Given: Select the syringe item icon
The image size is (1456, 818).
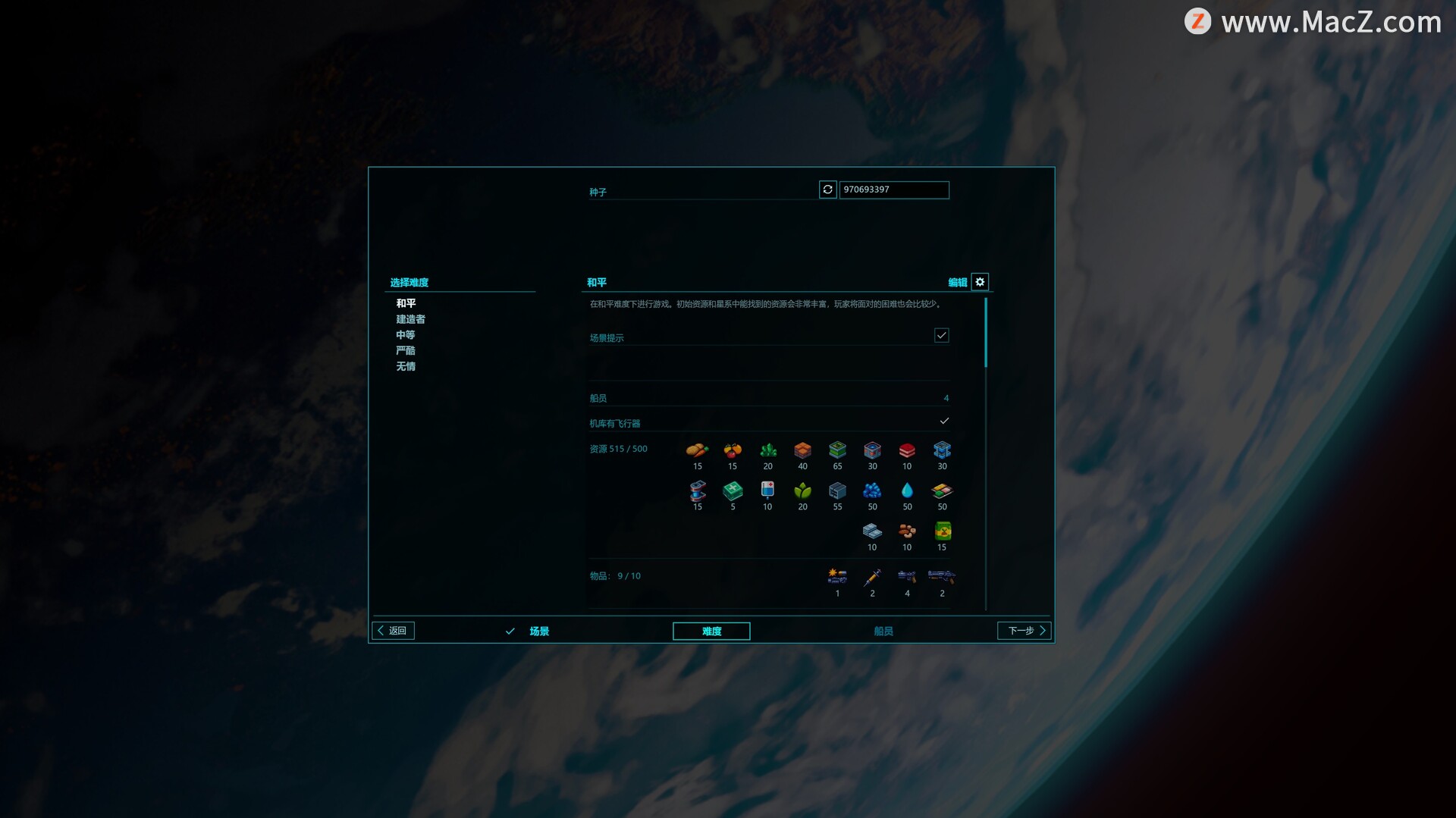Looking at the screenshot, I should pyautogui.click(x=872, y=578).
